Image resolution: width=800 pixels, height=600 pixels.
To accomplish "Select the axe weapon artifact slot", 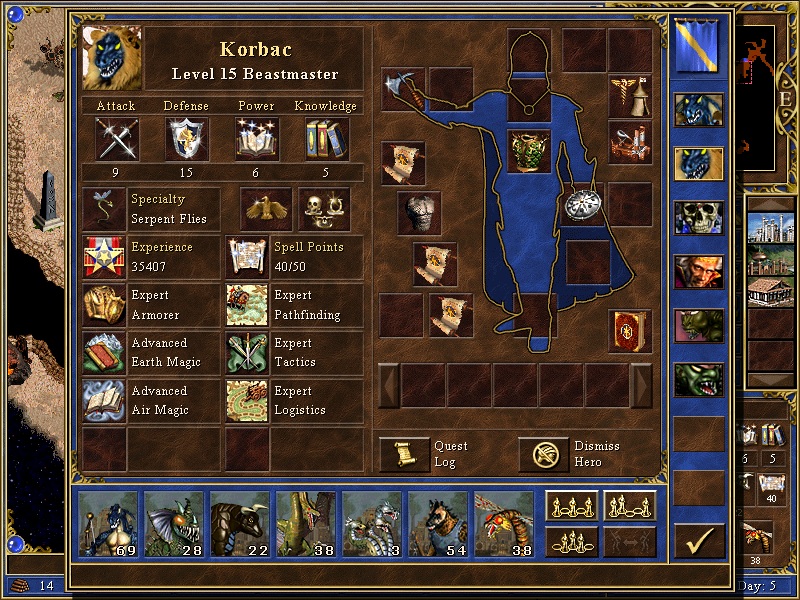I will click(404, 88).
